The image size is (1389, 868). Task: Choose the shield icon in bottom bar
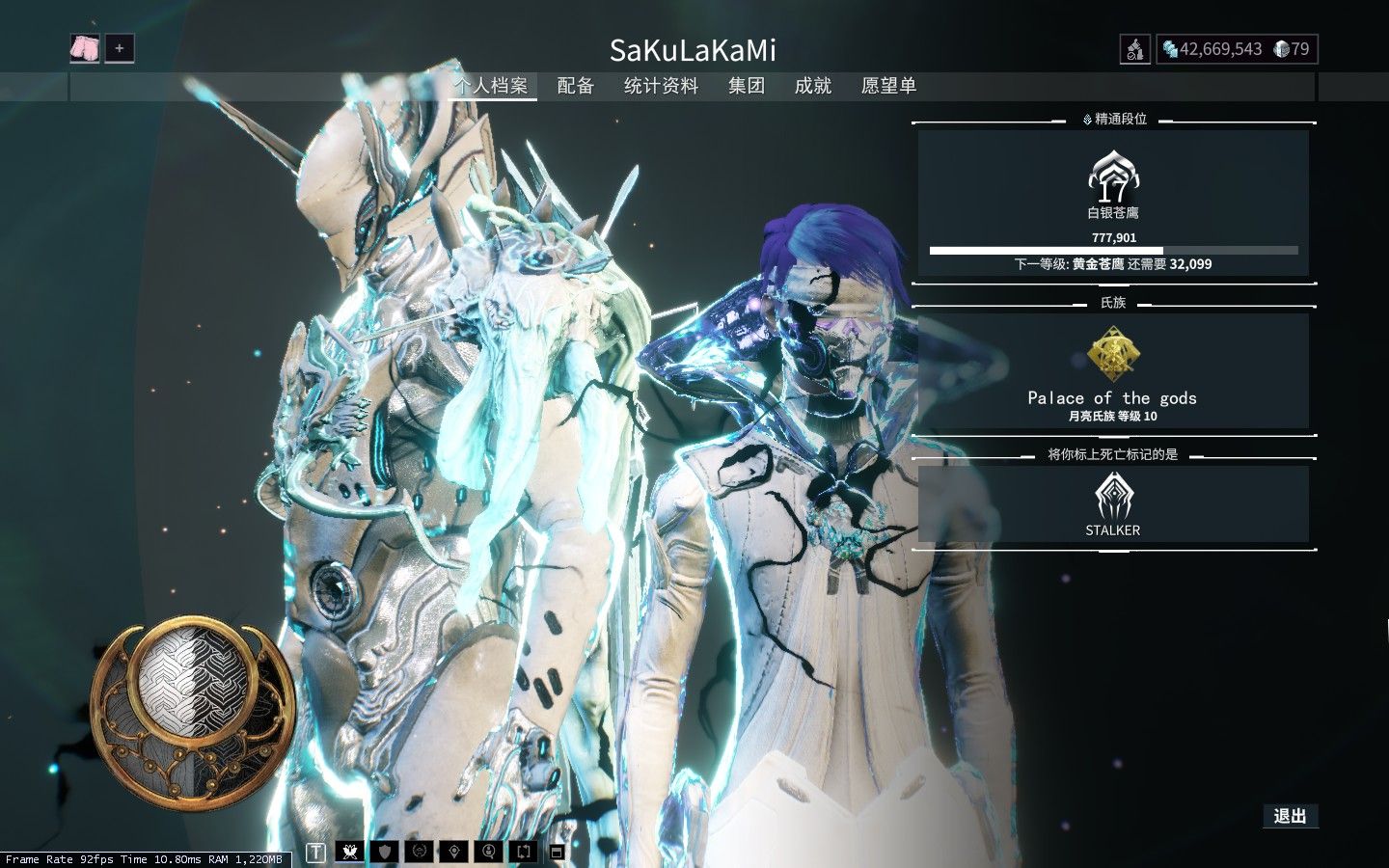click(x=385, y=852)
